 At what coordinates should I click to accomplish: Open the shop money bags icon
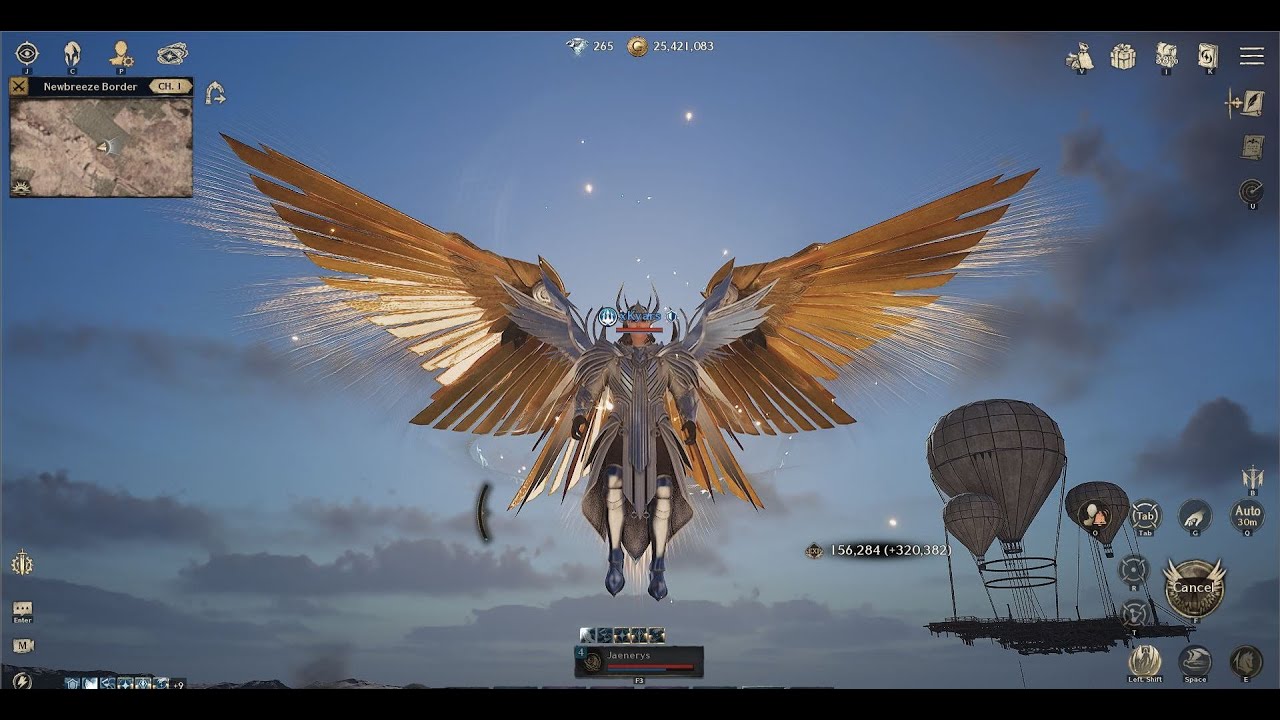point(1080,56)
